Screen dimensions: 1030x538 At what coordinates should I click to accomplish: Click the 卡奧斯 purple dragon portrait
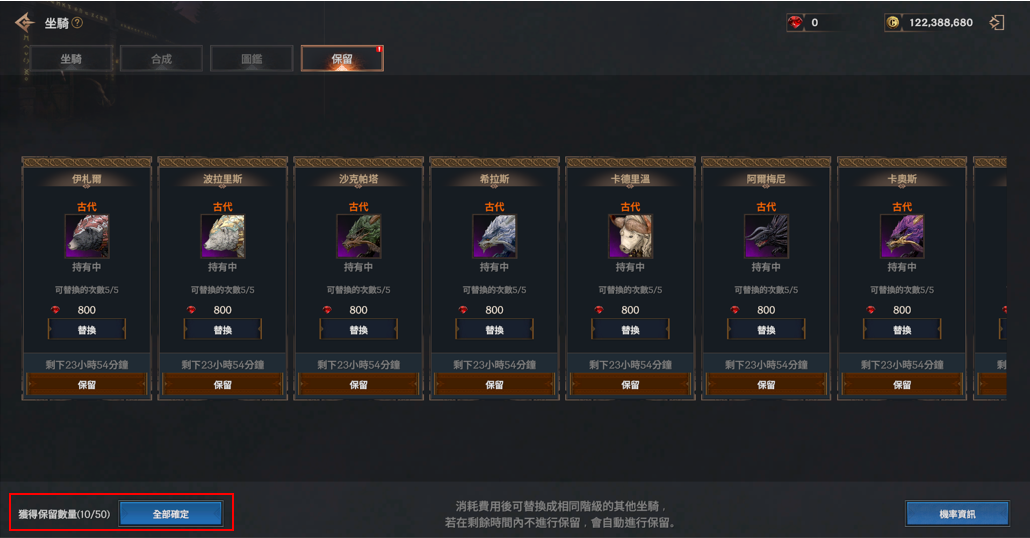pos(902,237)
